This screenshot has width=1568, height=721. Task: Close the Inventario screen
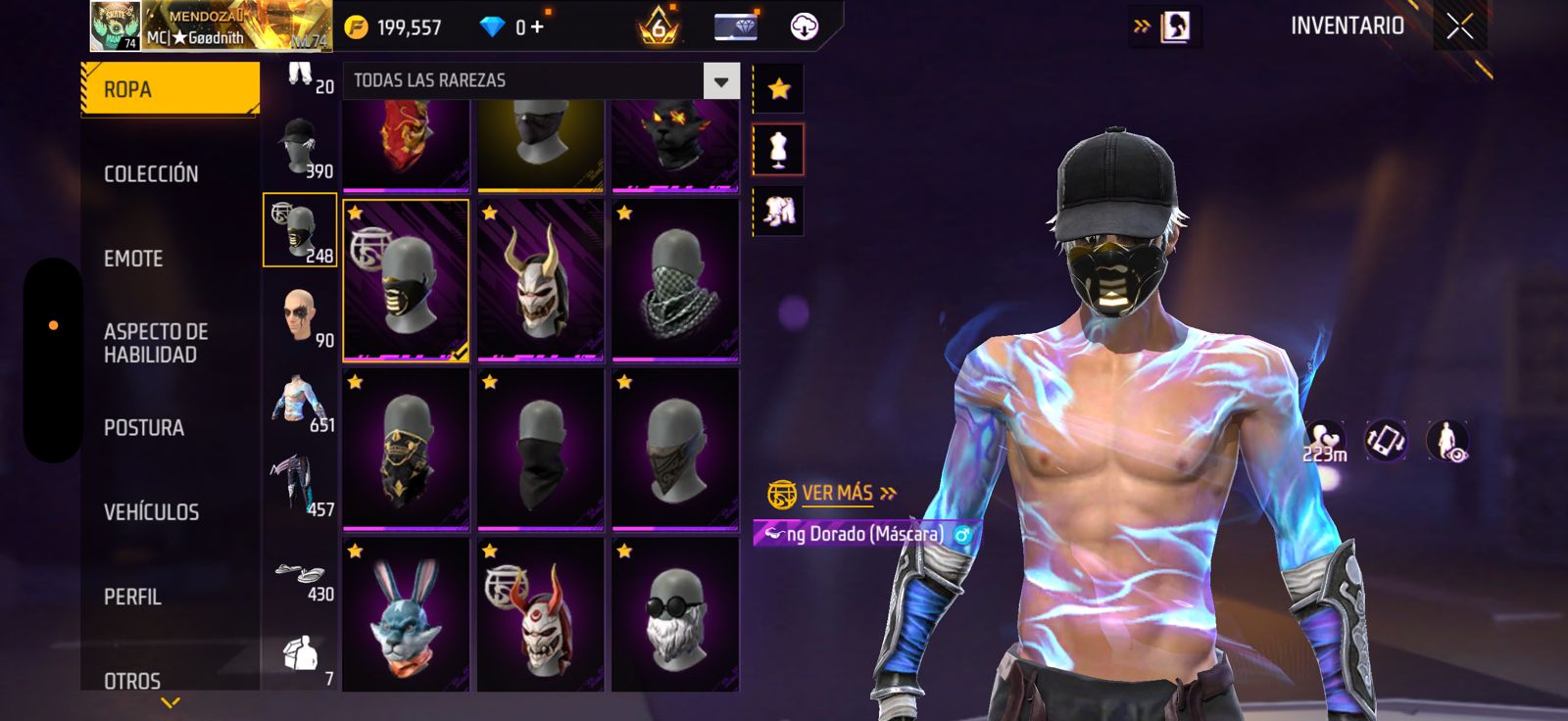click(x=1459, y=27)
